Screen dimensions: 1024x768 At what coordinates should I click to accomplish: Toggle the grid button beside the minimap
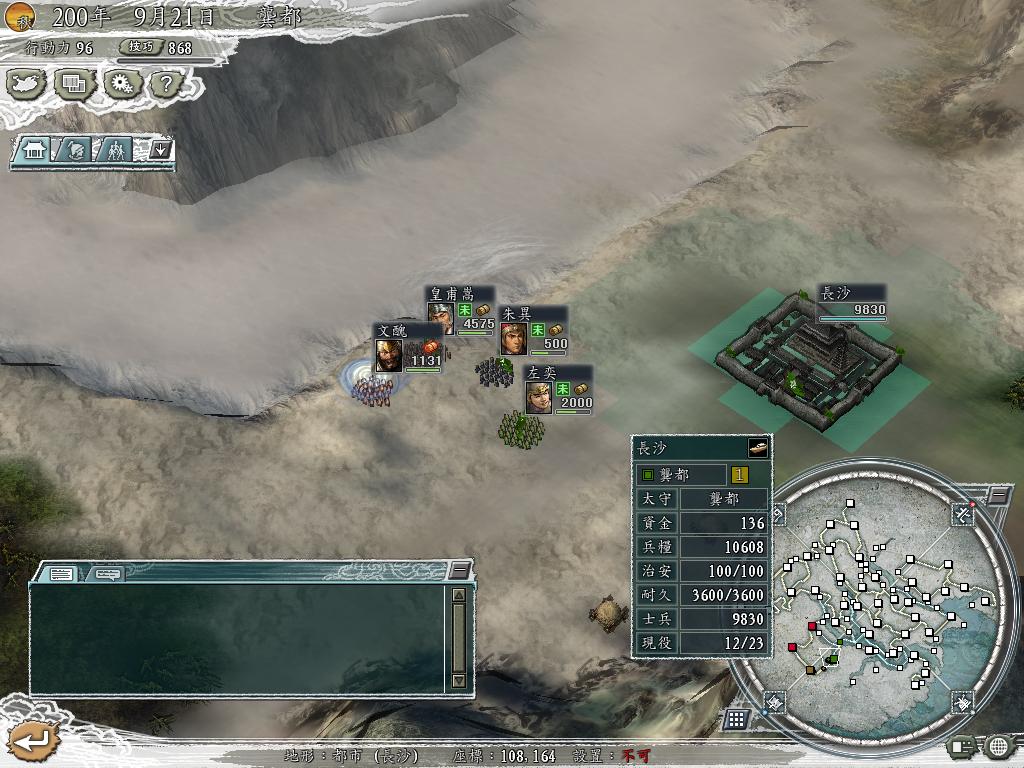(x=736, y=718)
